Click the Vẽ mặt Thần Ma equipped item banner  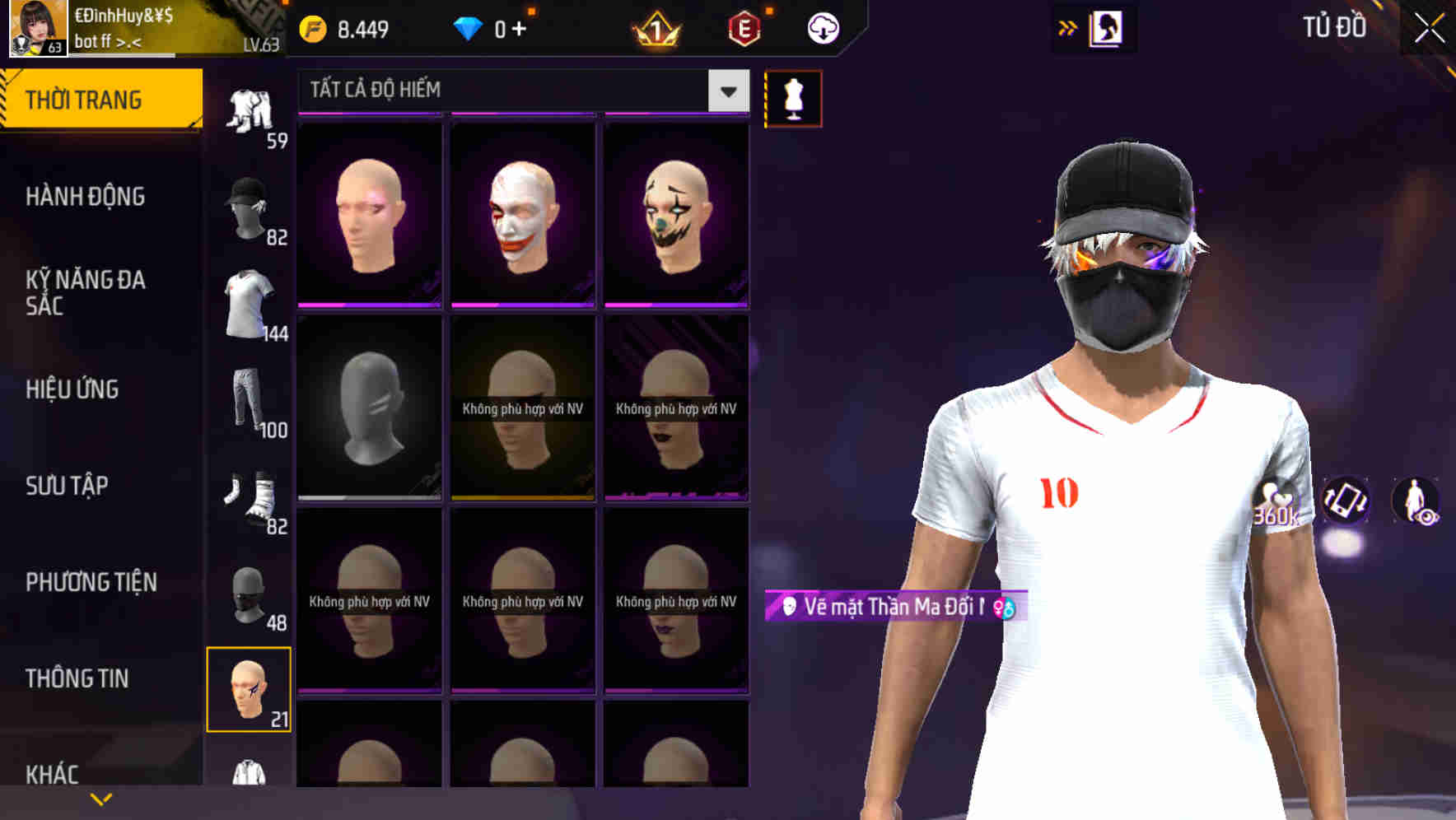888,608
